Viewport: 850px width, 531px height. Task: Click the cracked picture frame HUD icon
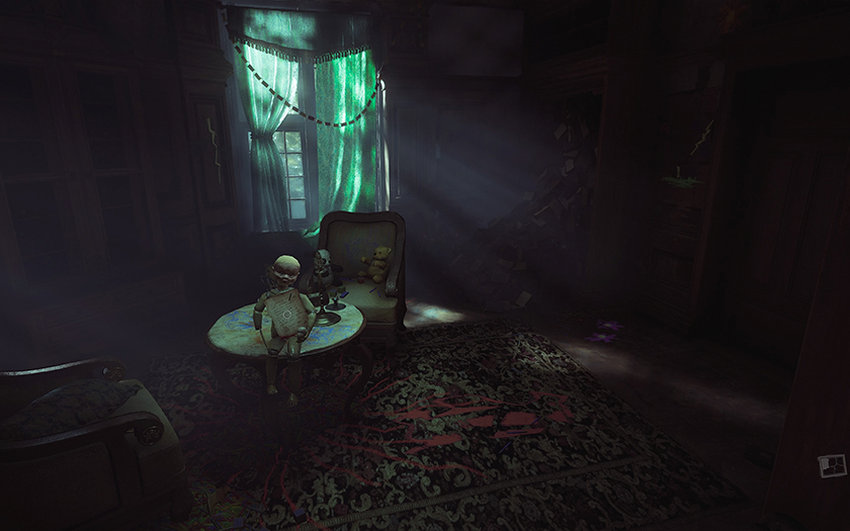point(832,465)
